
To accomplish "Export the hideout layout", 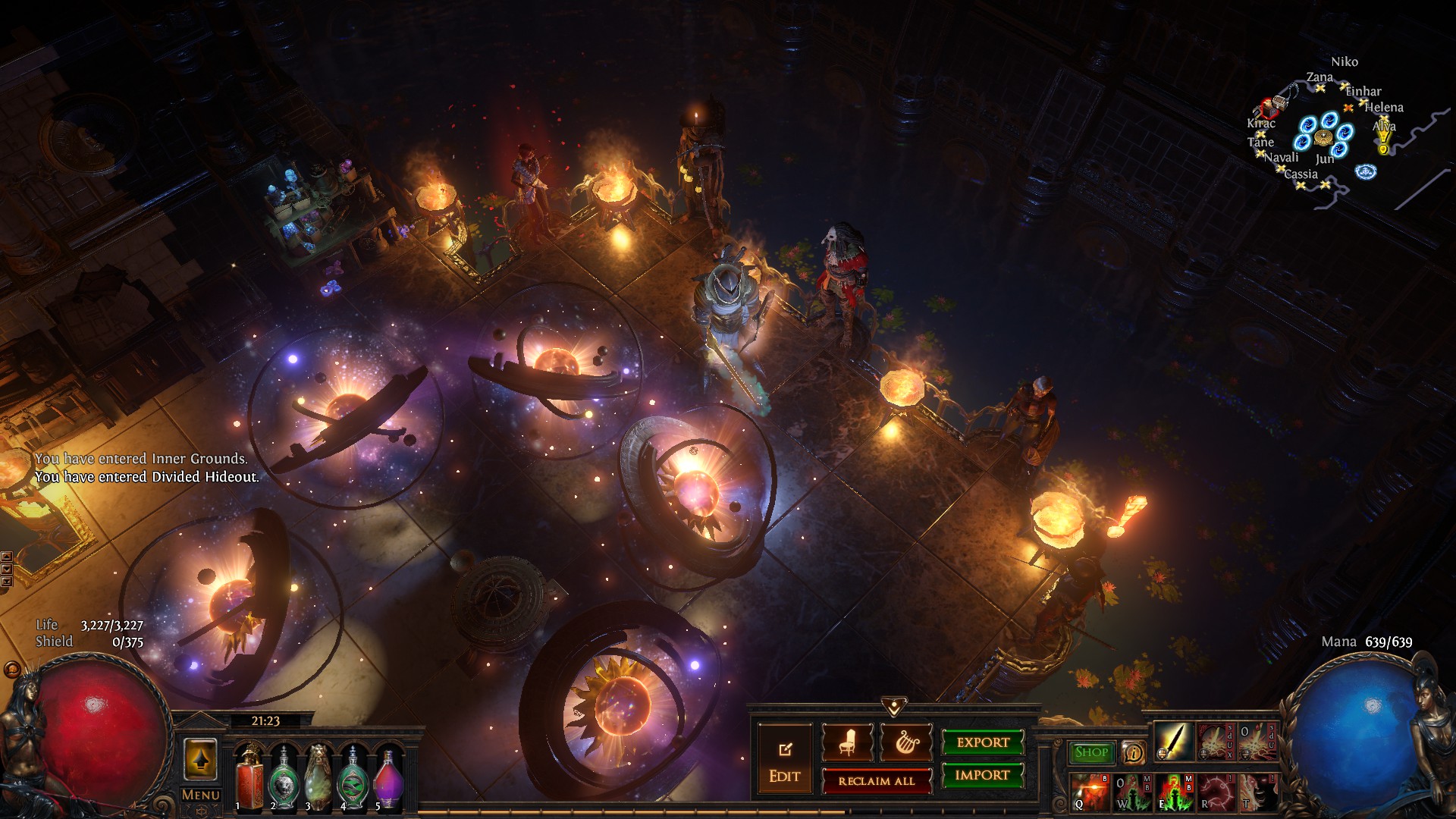I will point(983,742).
